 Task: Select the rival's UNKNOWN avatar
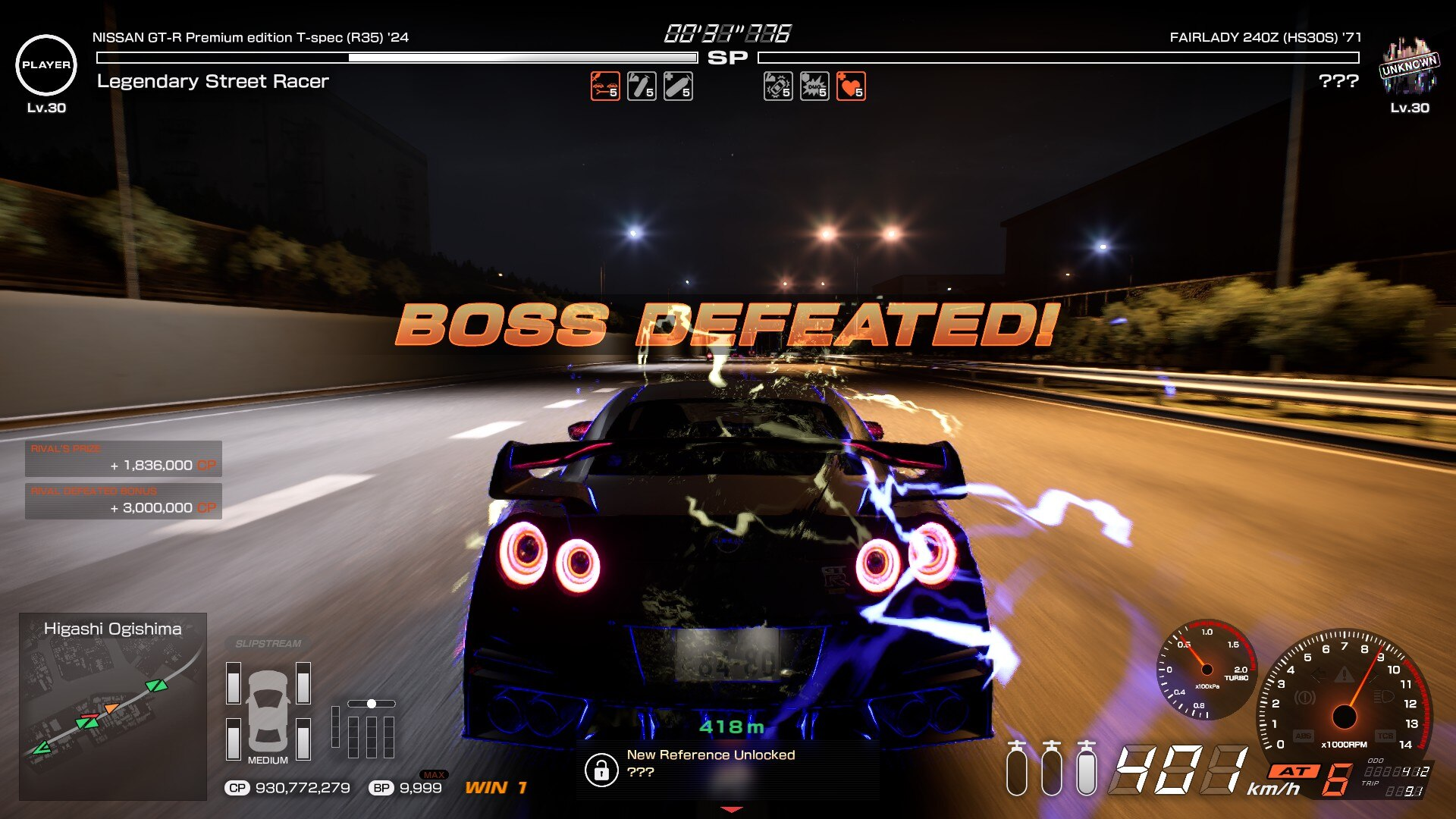1409,67
